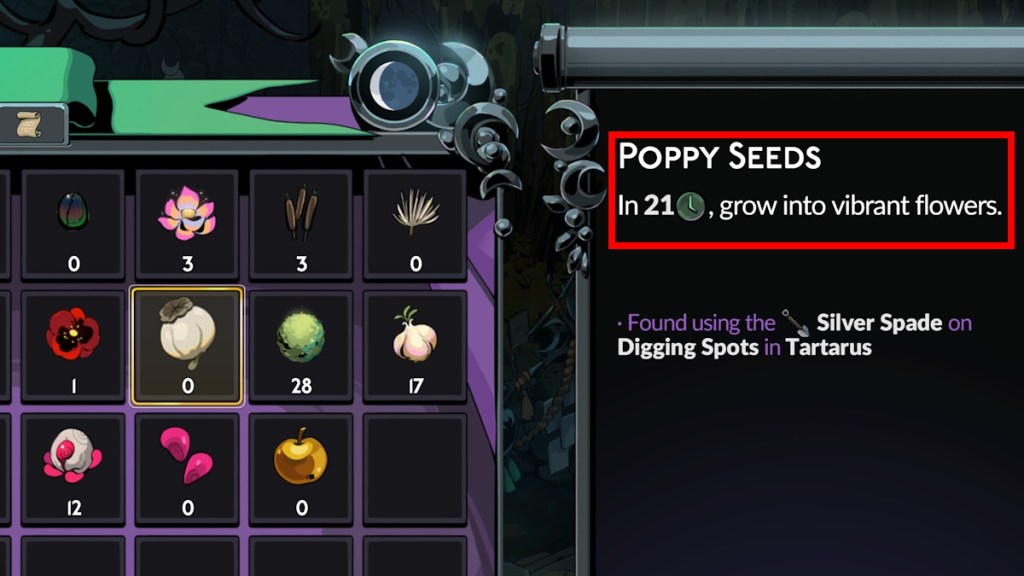Choose the red poppy flower slot

click(x=73, y=345)
